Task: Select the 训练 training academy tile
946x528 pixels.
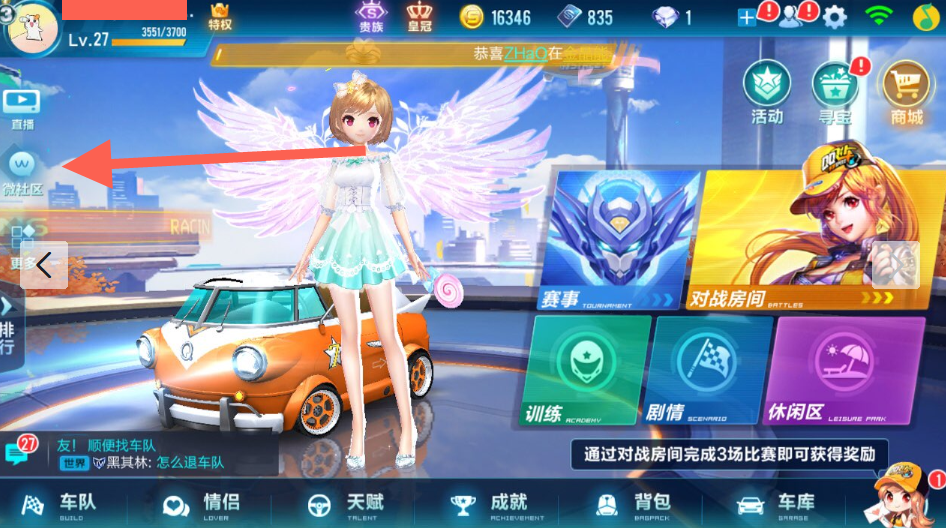Action: (584, 370)
